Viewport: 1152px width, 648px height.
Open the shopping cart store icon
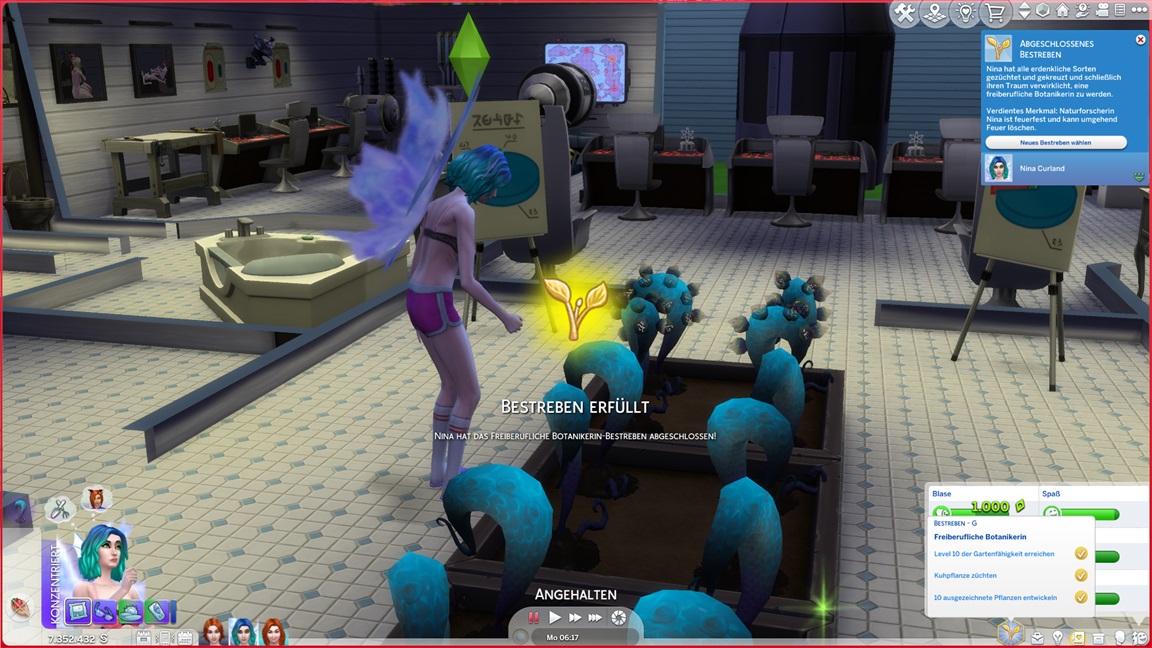[x=995, y=13]
